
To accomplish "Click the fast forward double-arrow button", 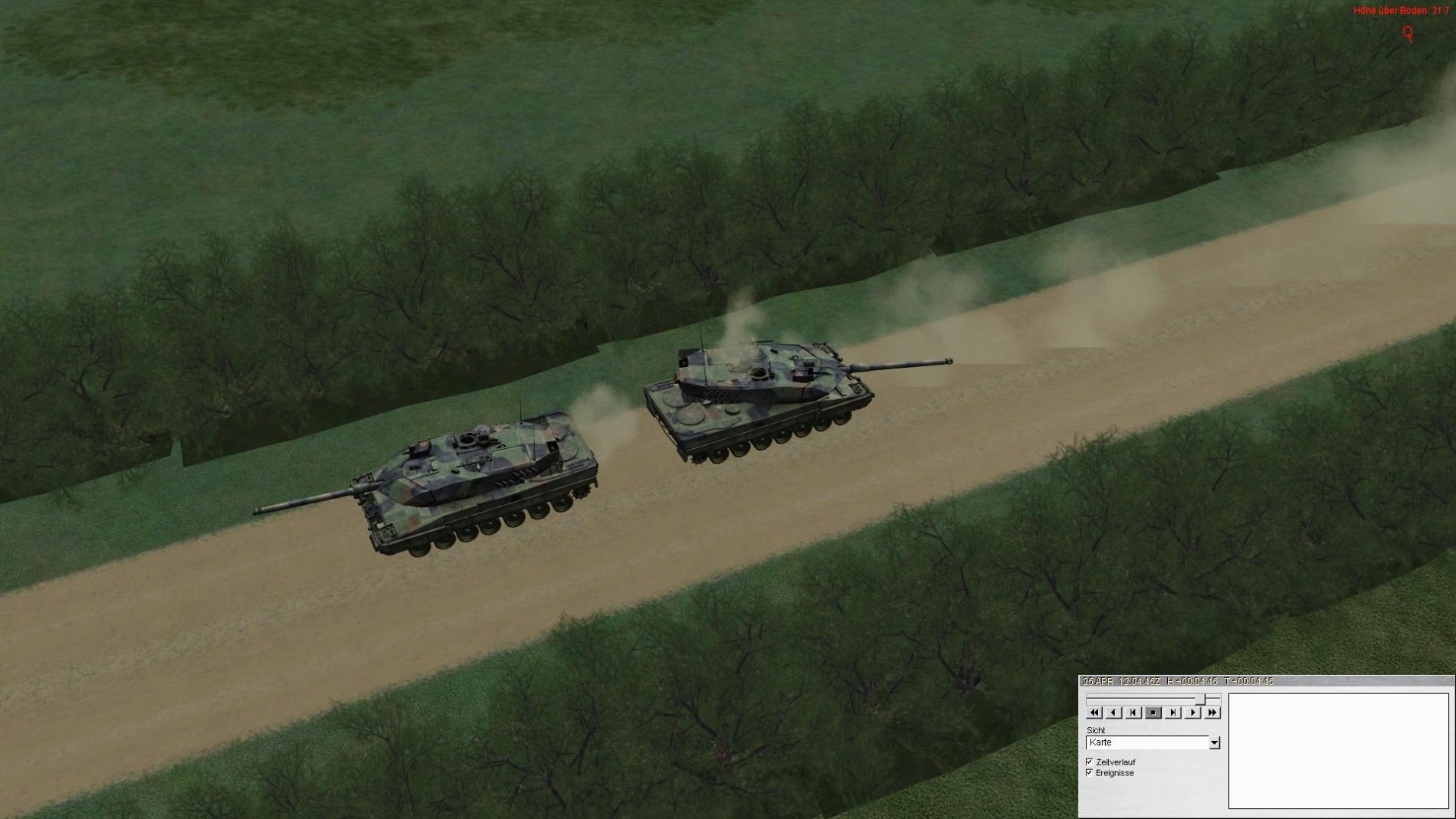I will [x=1212, y=713].
